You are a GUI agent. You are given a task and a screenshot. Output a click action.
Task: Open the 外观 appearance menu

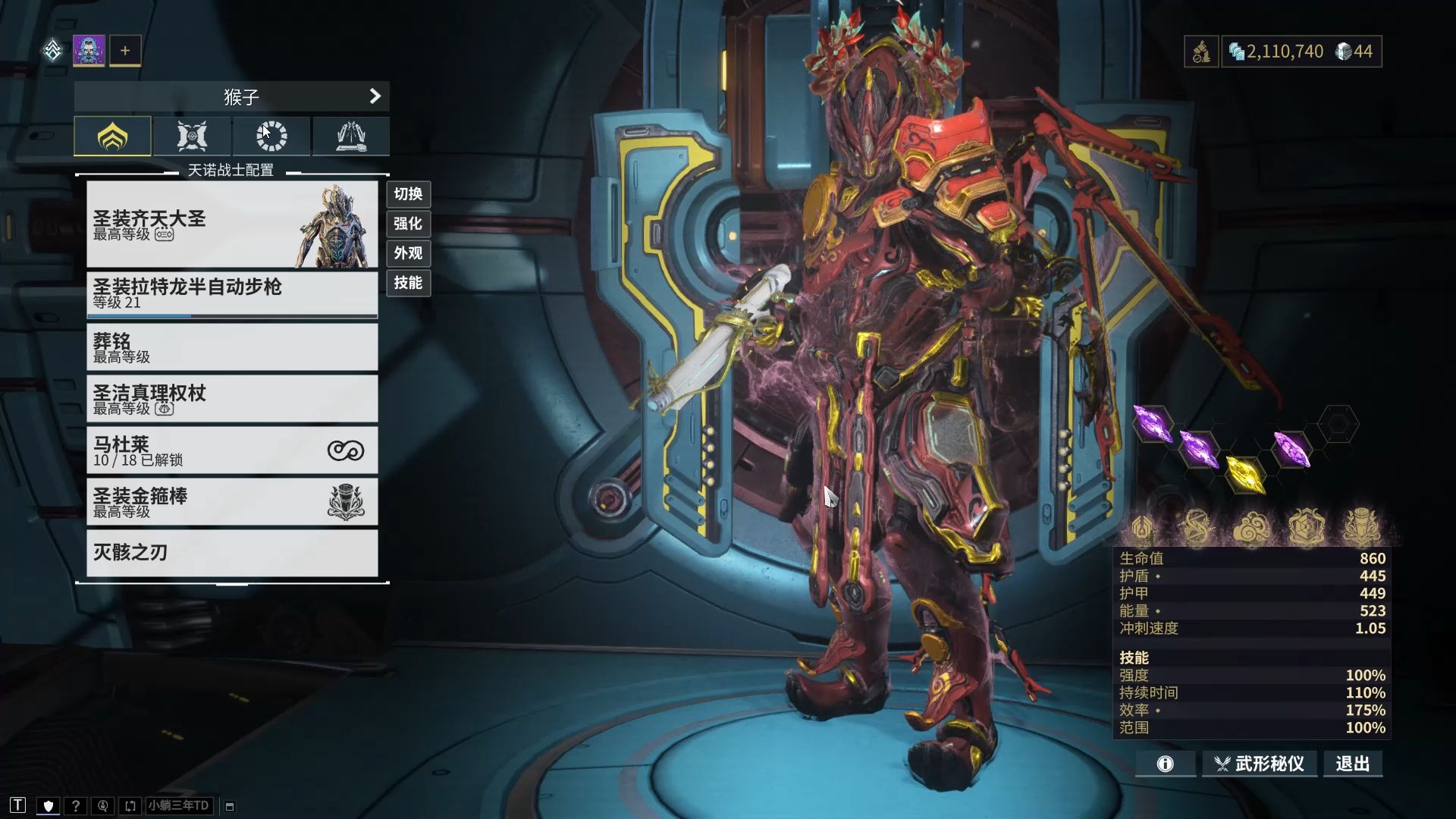tap(408, 253)
